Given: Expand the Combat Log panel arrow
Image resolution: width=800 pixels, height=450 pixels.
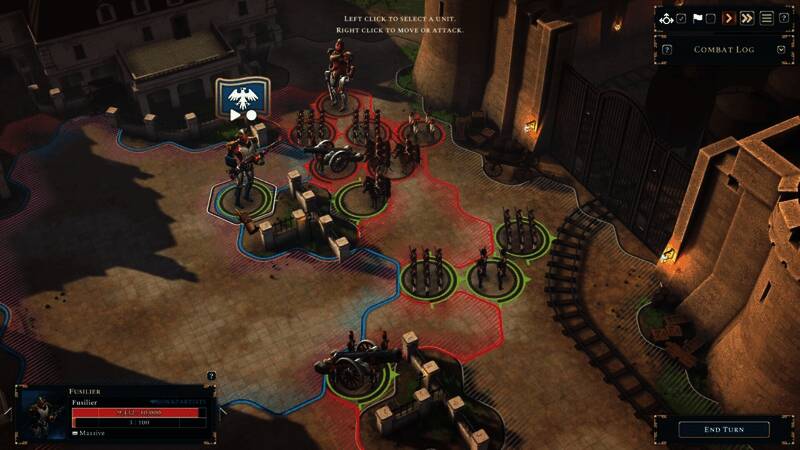Looking at the screenshot, I should pyautogui.click(x=780, y=49).
